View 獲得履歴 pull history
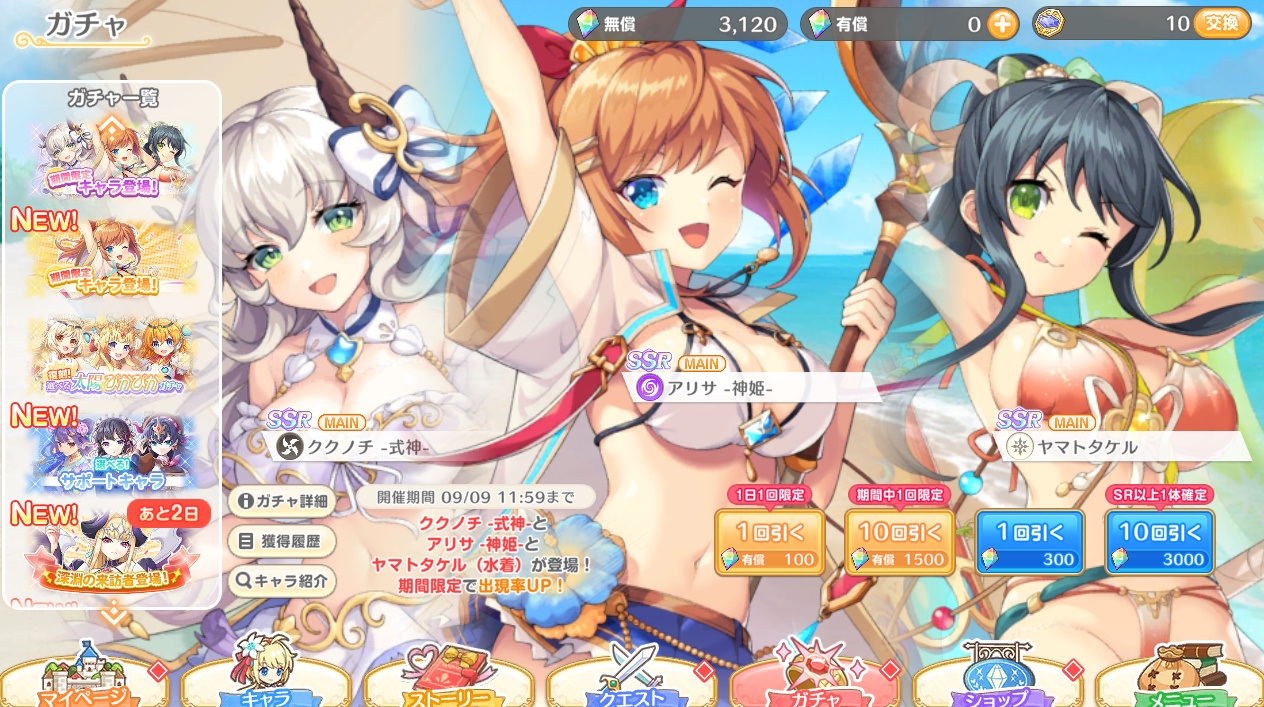Image resolution: width=1264 pixels, height=707 pixels. (281, 541)
